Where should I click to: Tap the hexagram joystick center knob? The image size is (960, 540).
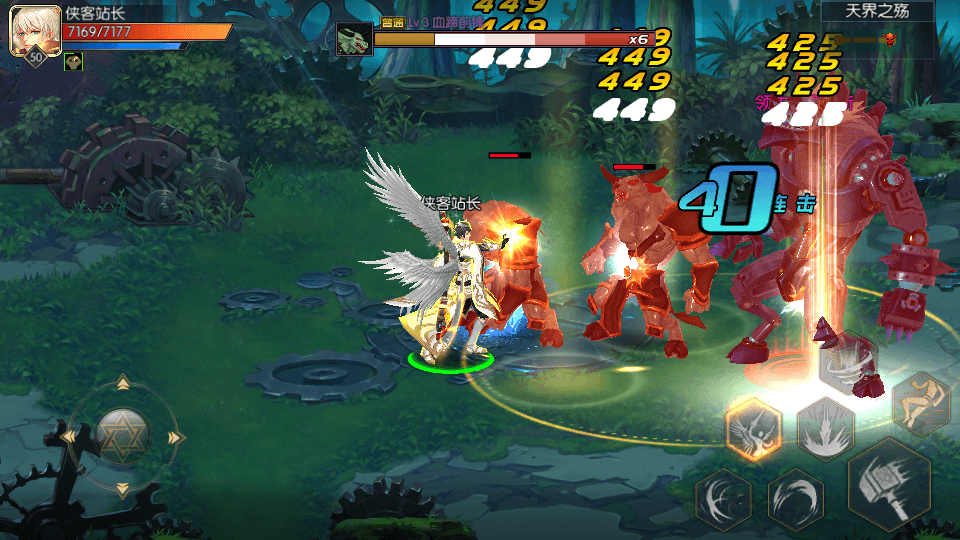(123, 436)
